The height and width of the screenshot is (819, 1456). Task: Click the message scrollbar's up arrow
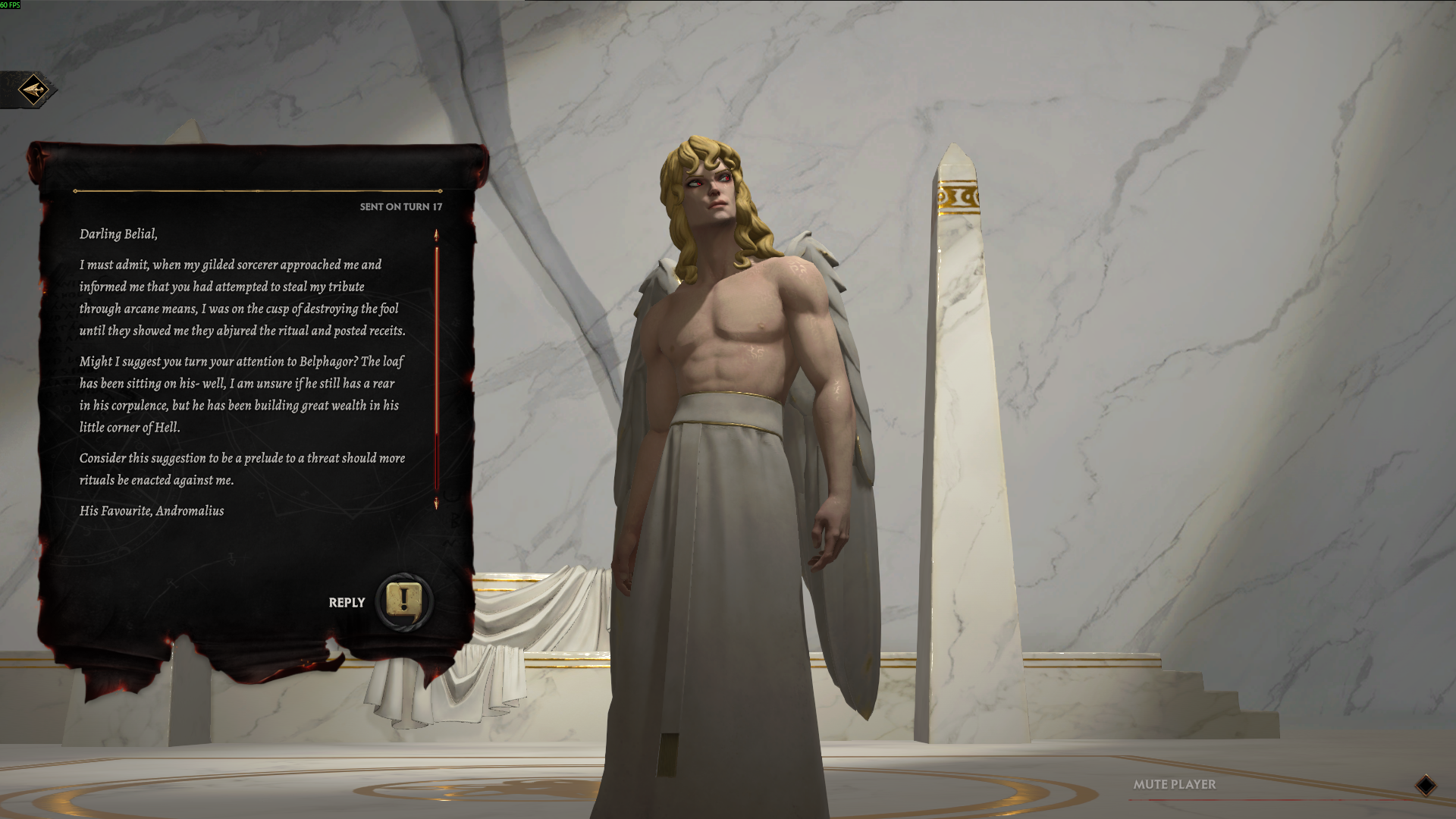coord(436,235)
